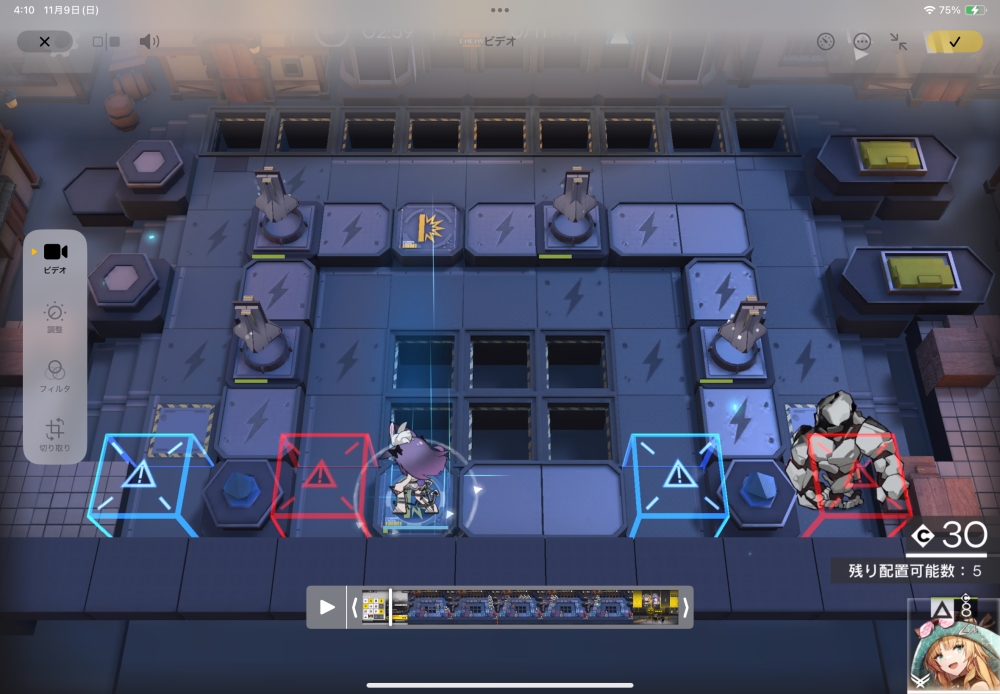This screenshot has height=694, width=1000.
Task: Exit full screen with the inward arrows
Action: 898,42
